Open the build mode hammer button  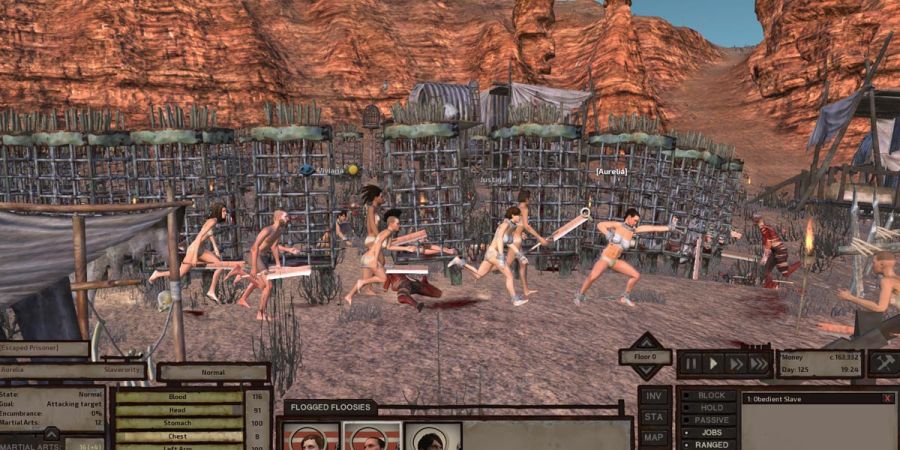[883, 363]
